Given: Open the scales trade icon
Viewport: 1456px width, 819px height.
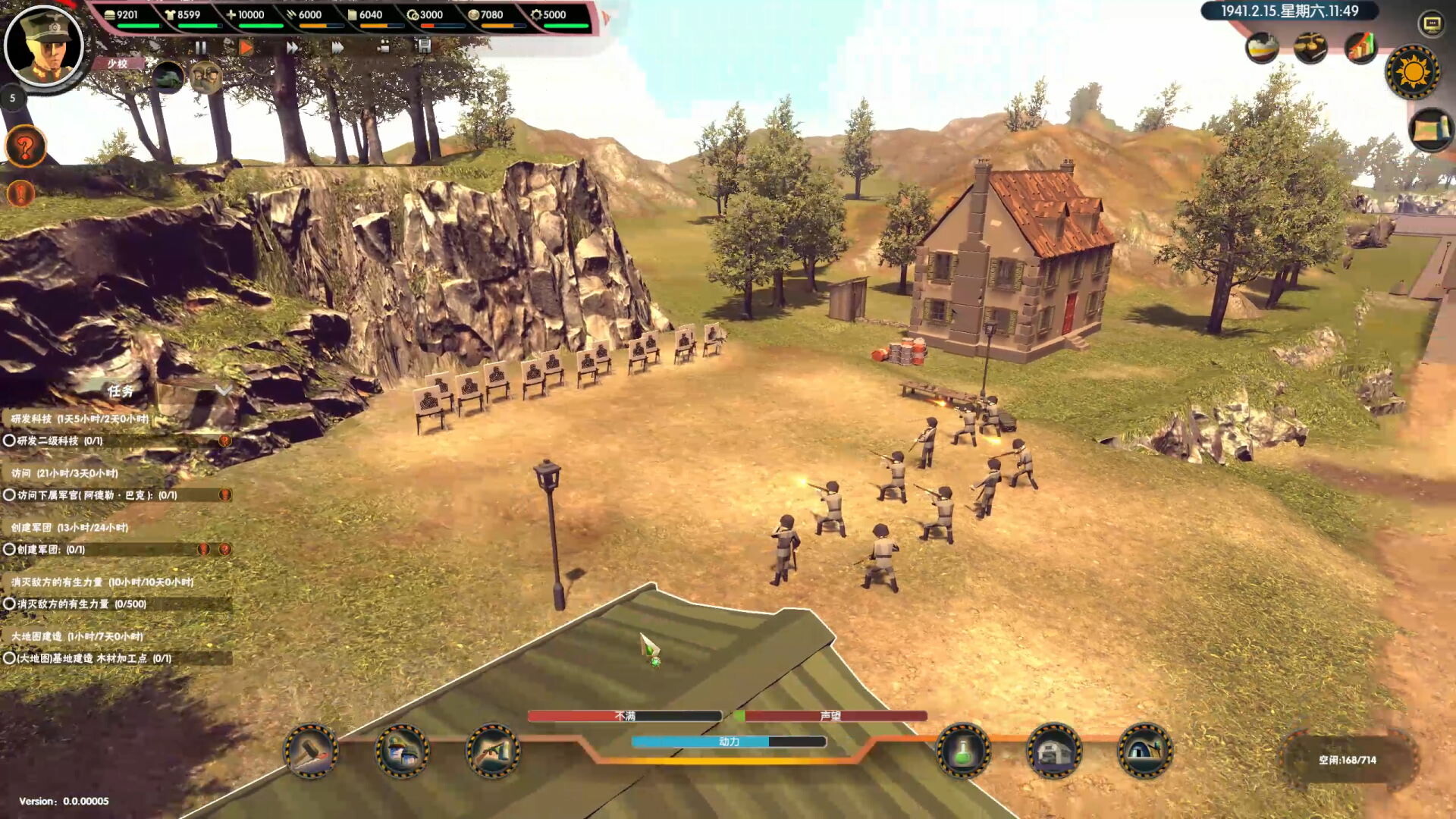Looking at the screenshot, I should pyautogui.click(x=1310, y=49).
